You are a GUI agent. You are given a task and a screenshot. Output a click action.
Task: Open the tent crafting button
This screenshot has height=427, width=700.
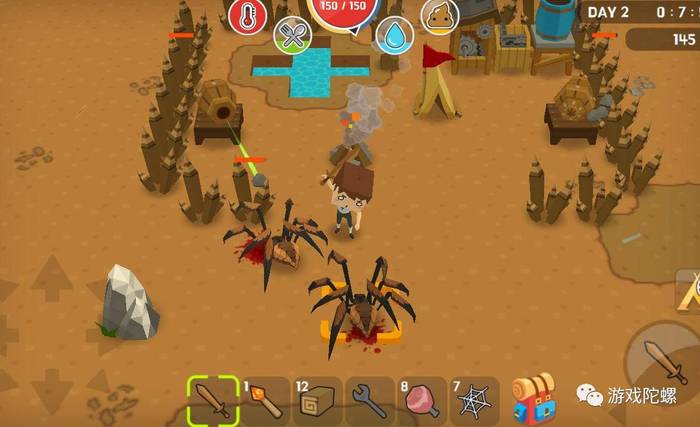click(x=688, y=291)
